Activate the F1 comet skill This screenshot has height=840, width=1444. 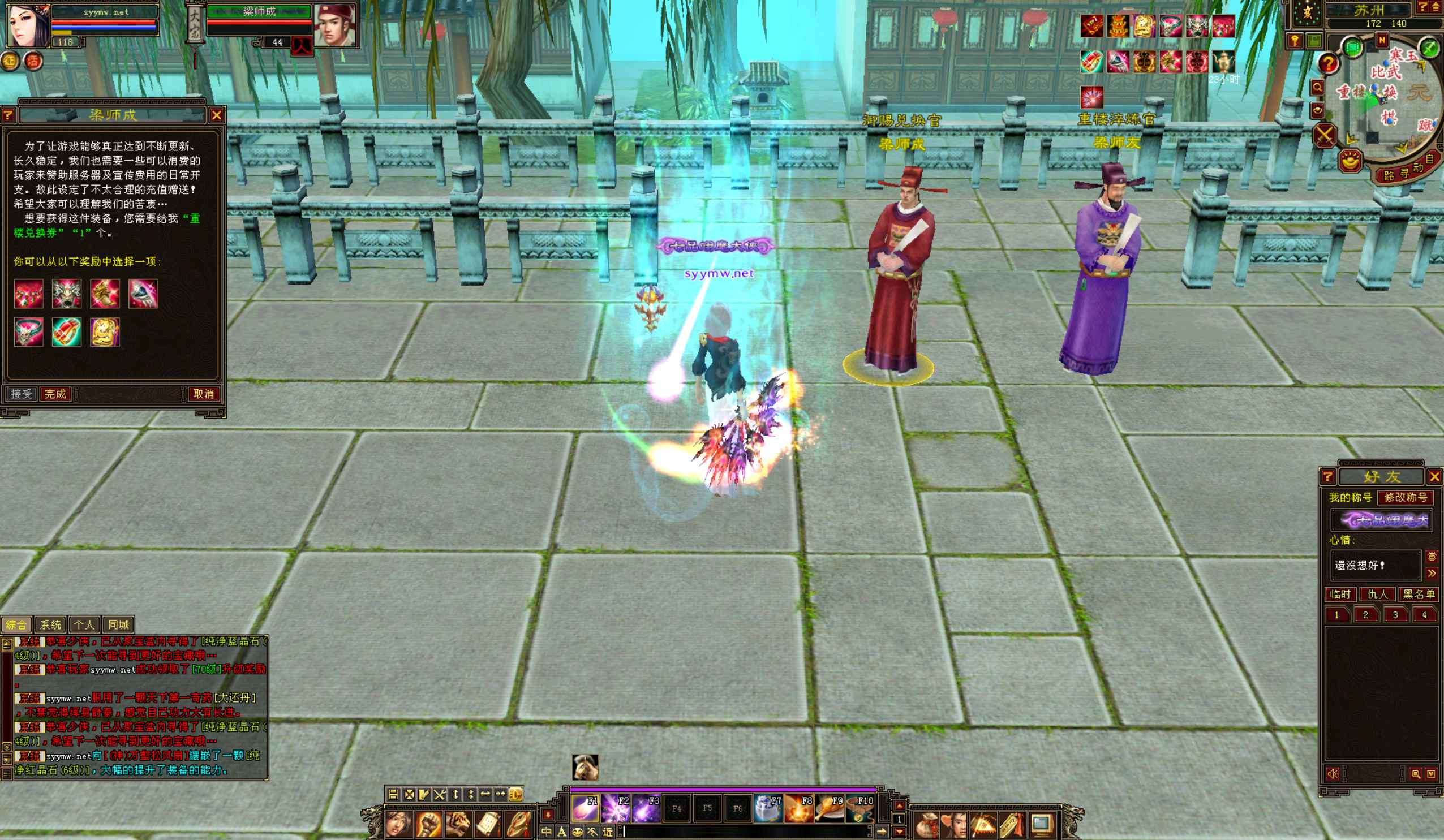pyautogui.click(x=586, y=808)
